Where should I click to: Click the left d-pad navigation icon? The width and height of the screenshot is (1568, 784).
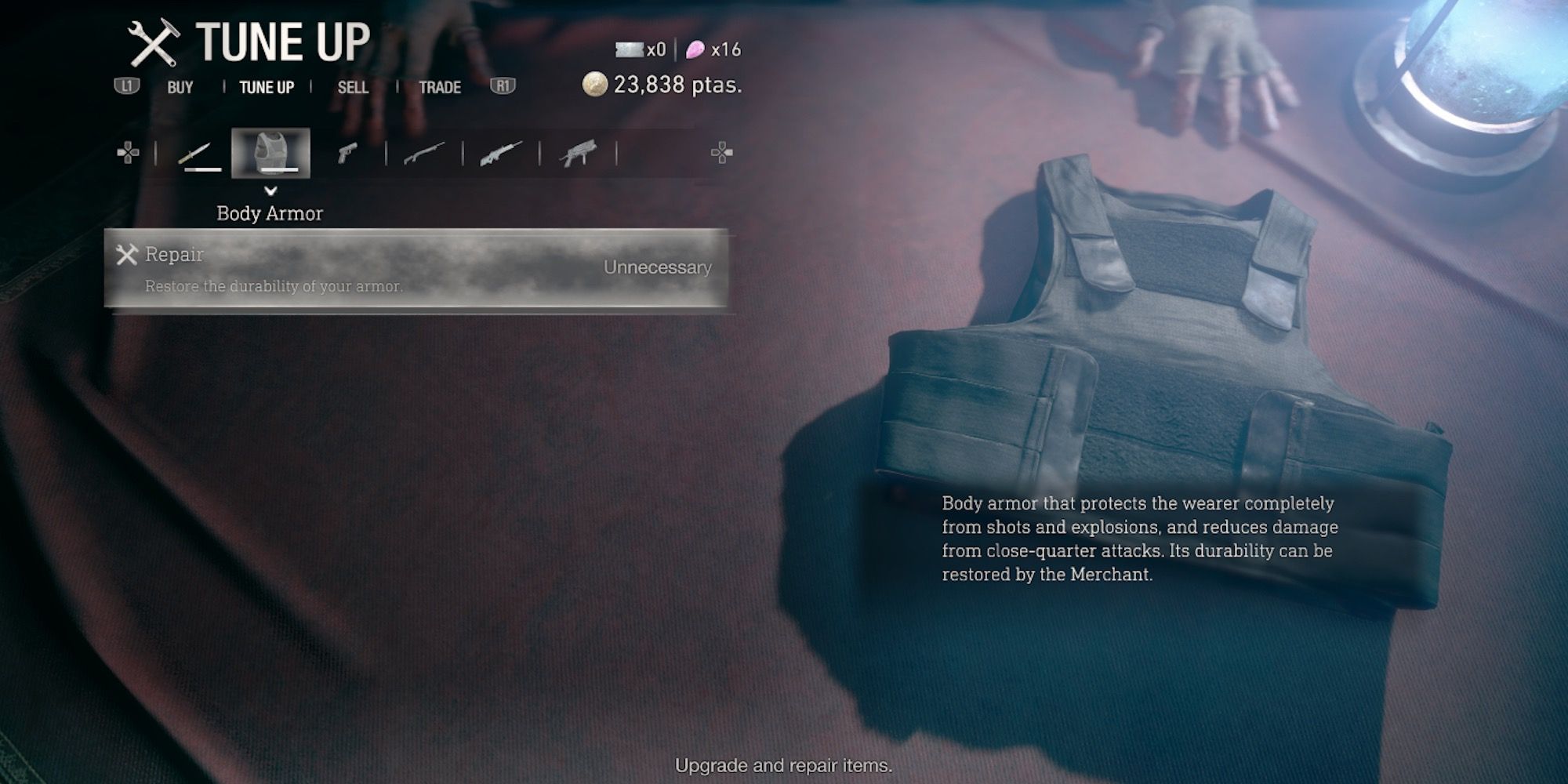coord(128,151)
